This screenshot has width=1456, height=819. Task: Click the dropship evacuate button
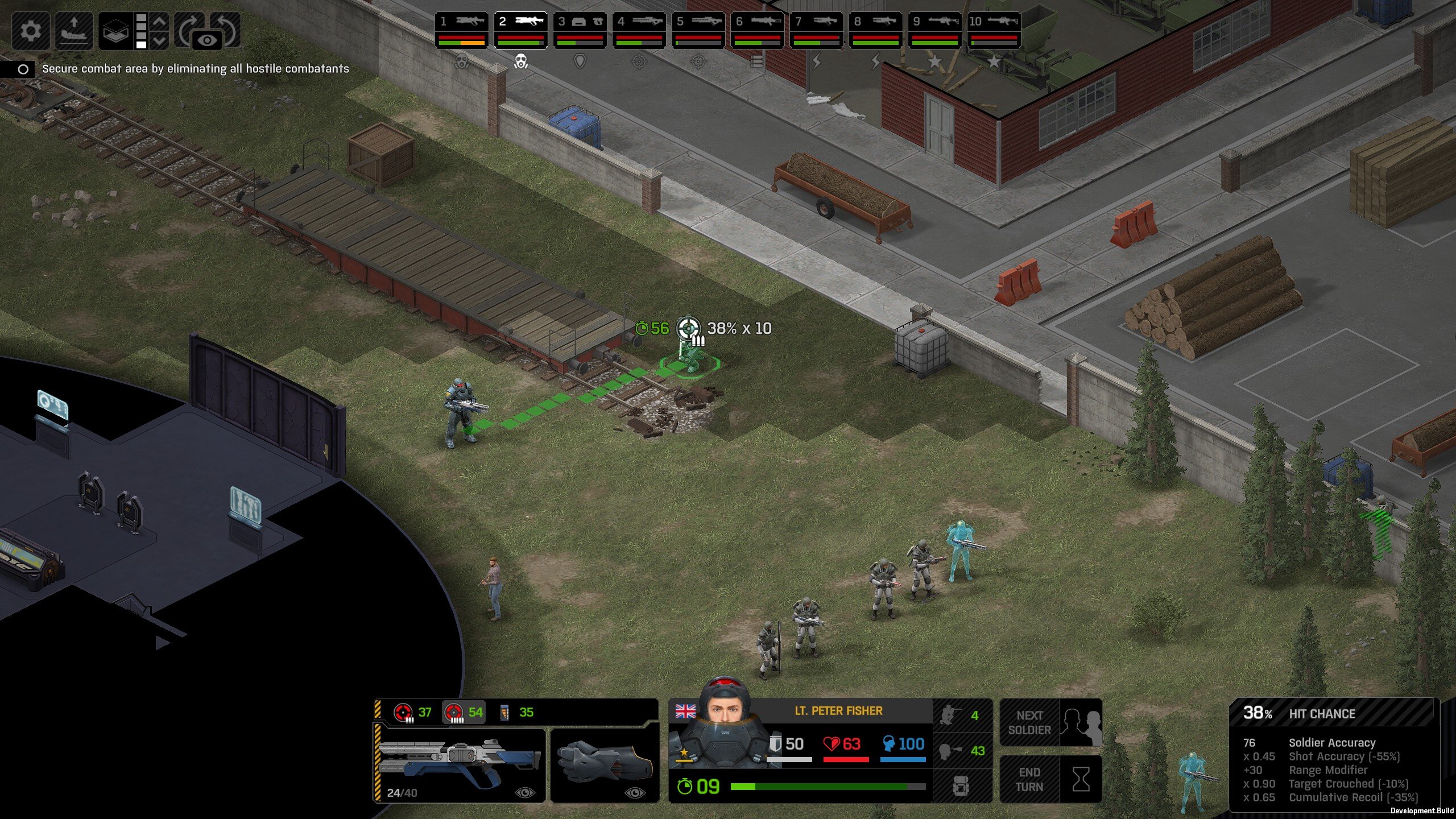[74, 30]
